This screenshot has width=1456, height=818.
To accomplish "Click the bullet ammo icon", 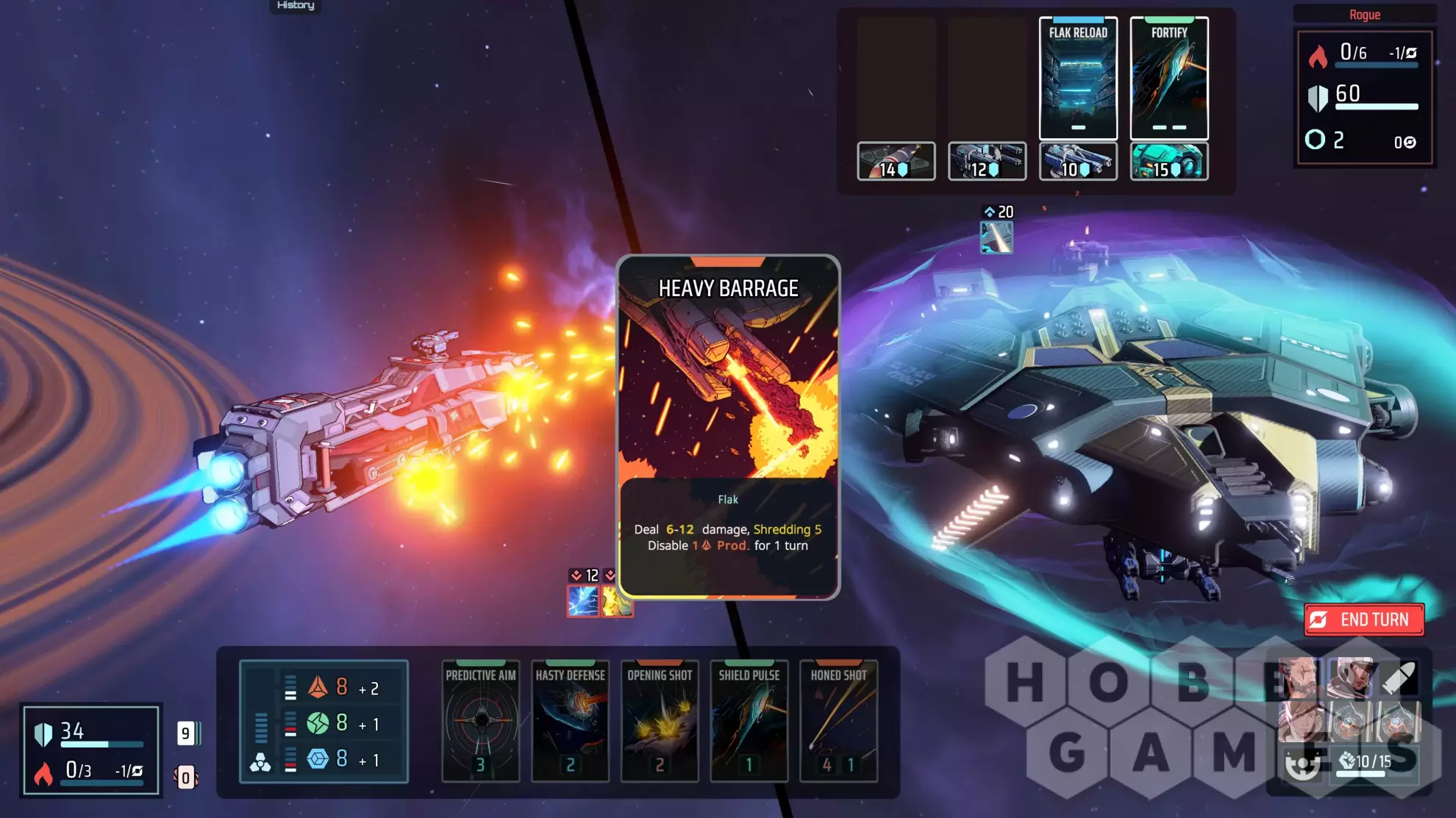I will click(x=1399, y=678).
